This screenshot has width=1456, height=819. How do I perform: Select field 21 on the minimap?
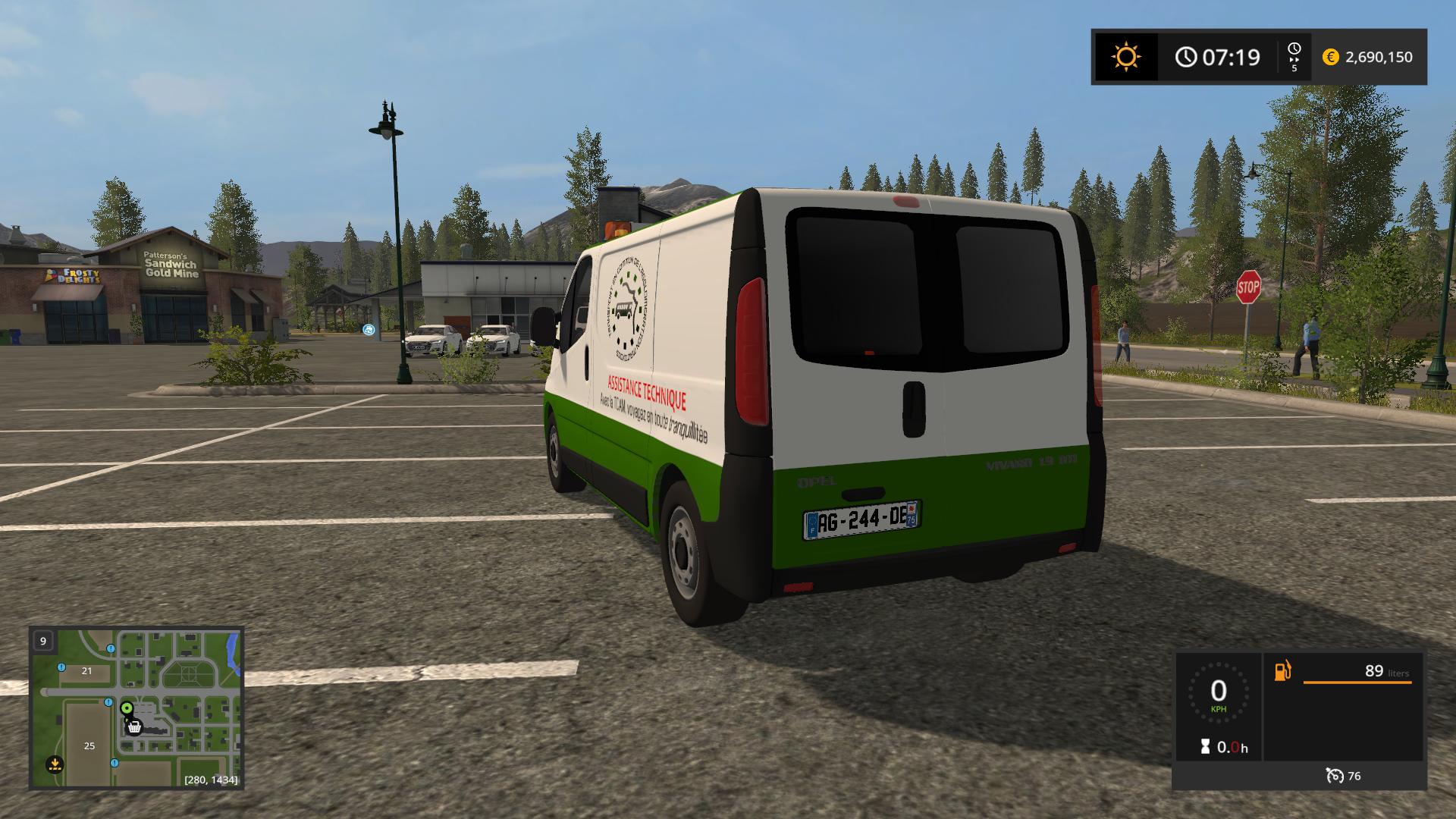[x=86, y=670]
